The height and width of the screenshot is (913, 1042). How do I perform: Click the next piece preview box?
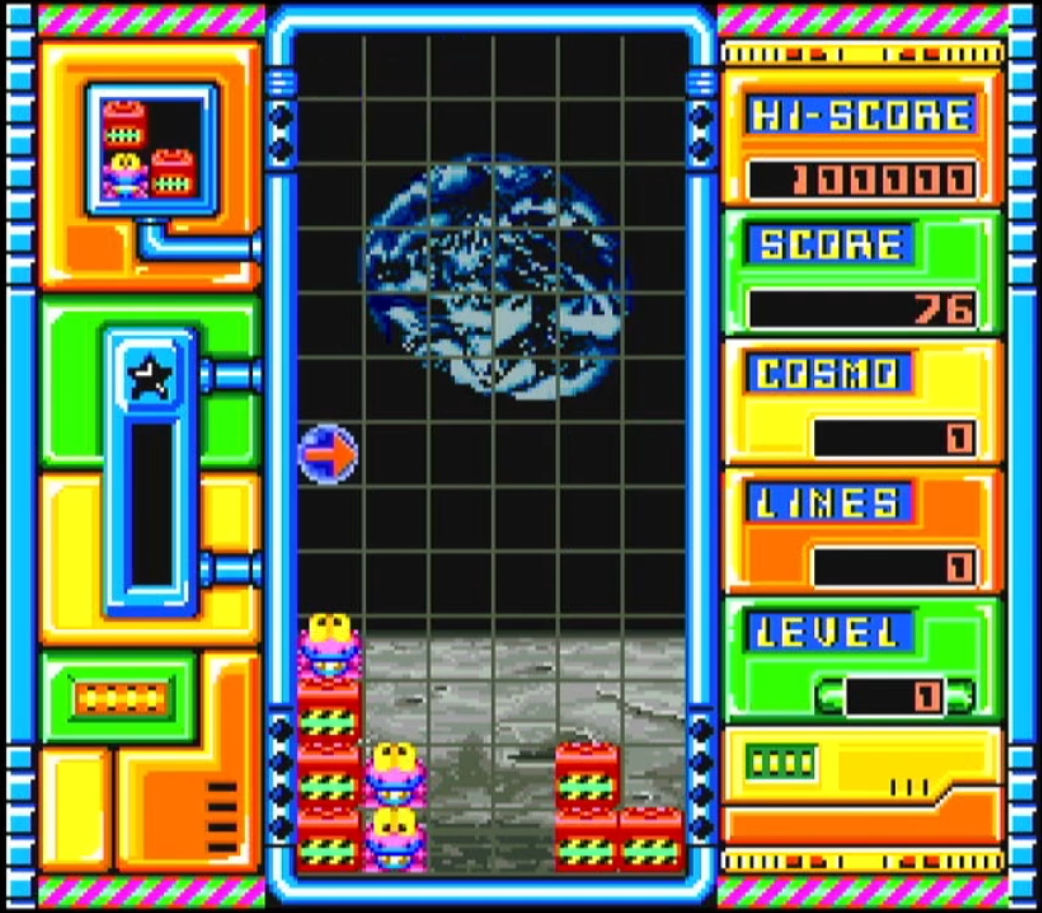150,149
